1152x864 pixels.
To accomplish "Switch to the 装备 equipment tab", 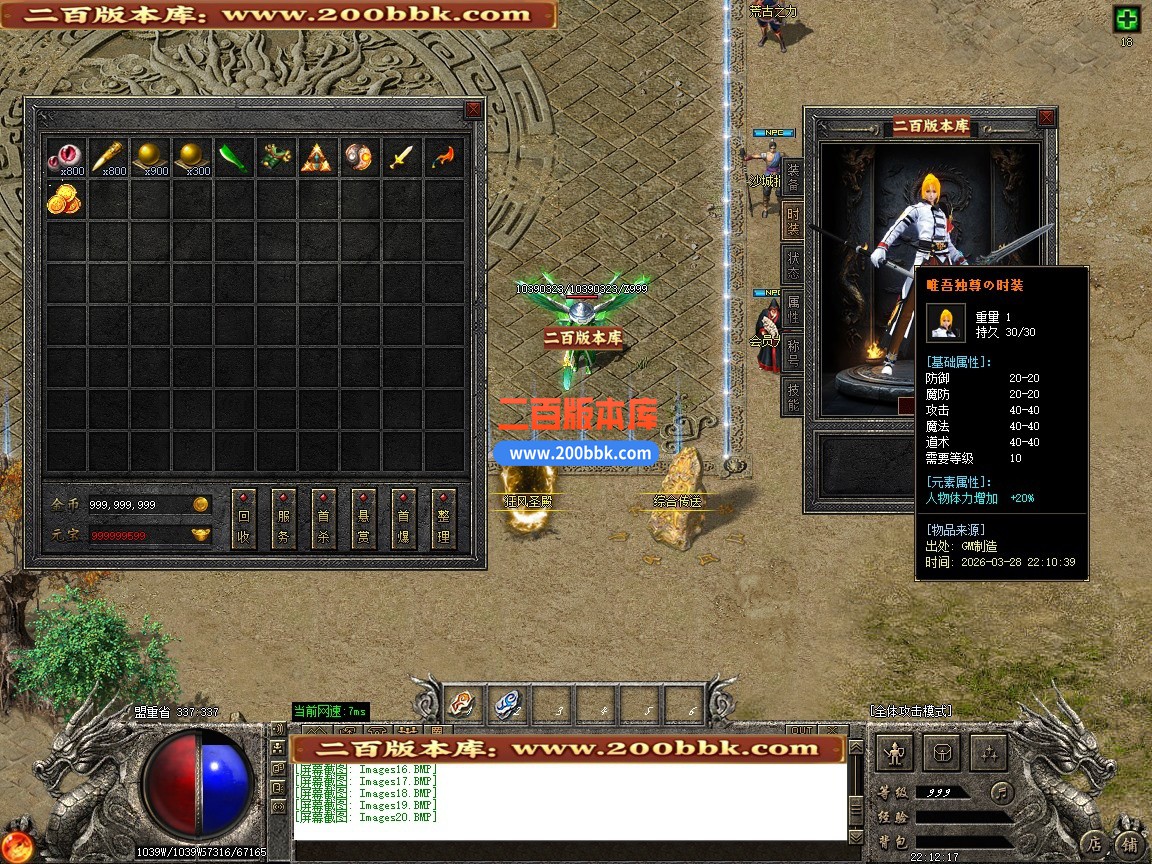I will 792,177.
